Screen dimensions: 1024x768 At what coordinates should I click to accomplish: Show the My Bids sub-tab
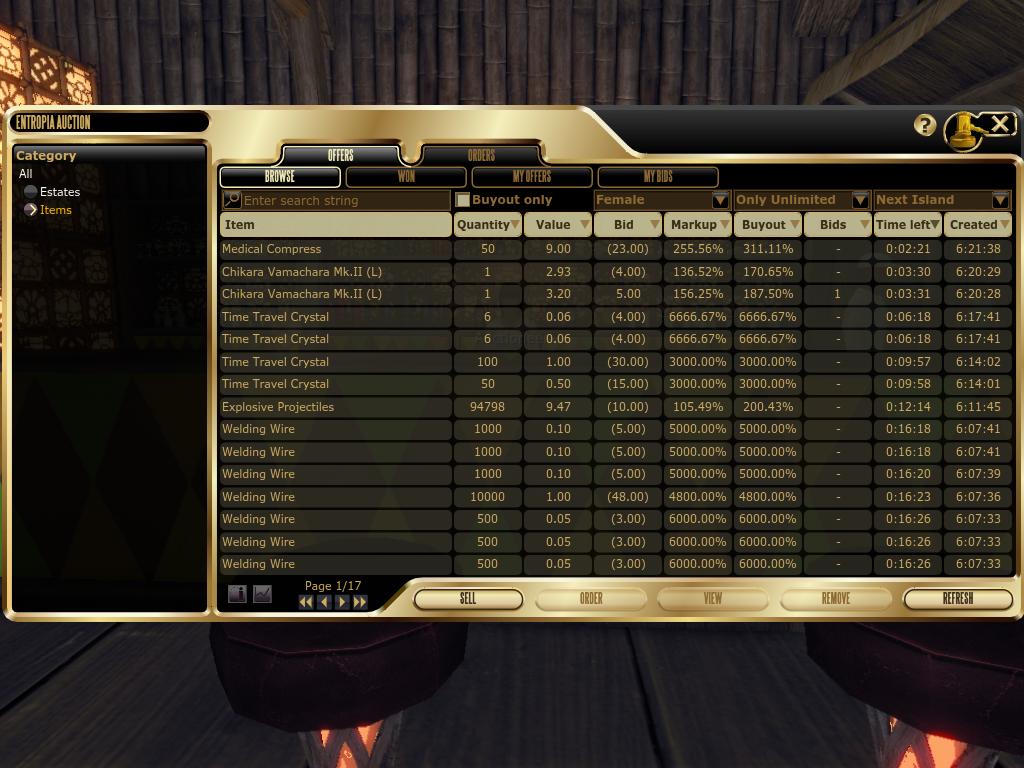pos(658,177)
